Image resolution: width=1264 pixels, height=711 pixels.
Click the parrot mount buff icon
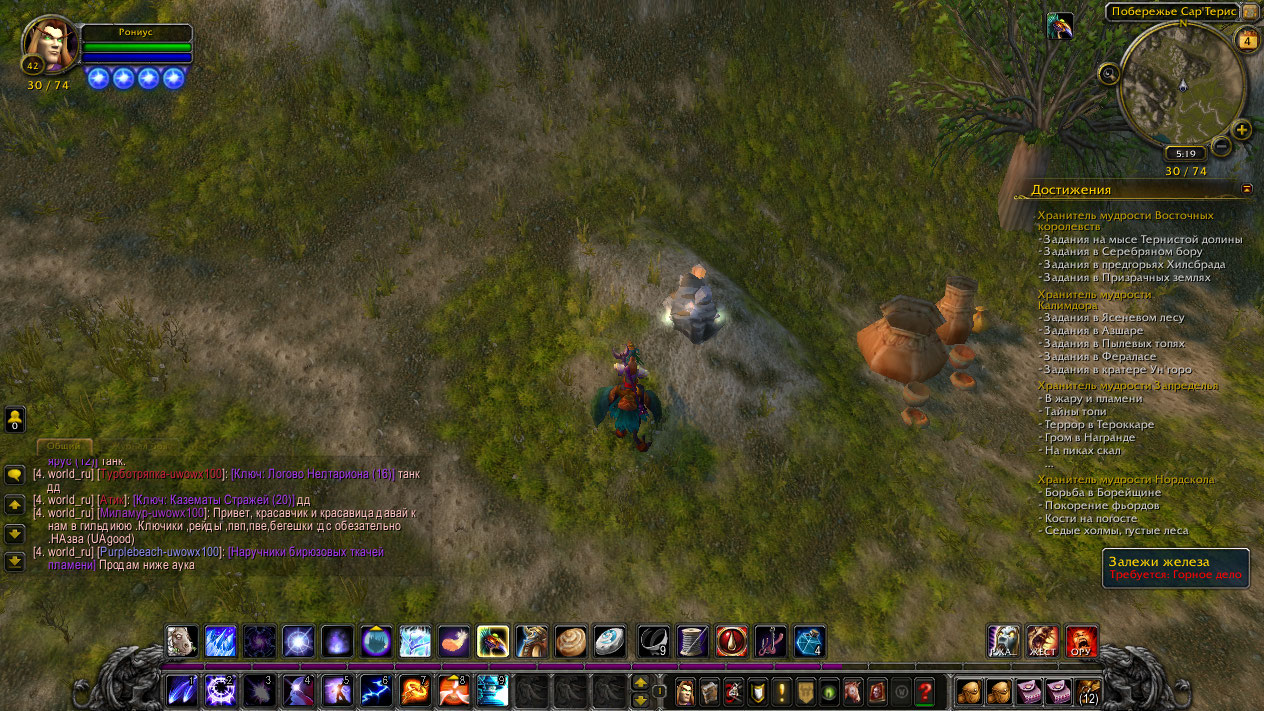tap(1060, 26)
